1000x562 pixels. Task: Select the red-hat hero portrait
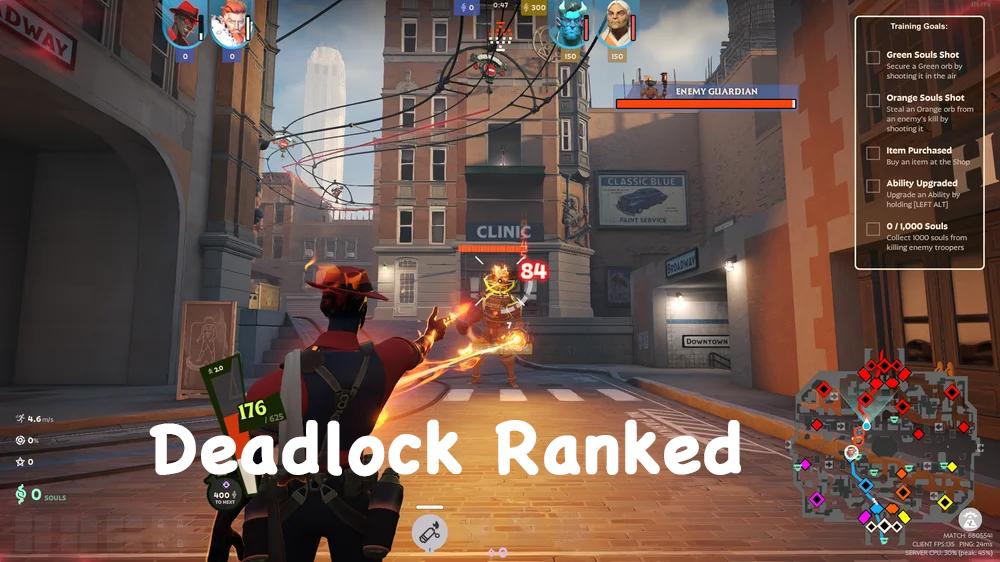(x=182, y=23)
